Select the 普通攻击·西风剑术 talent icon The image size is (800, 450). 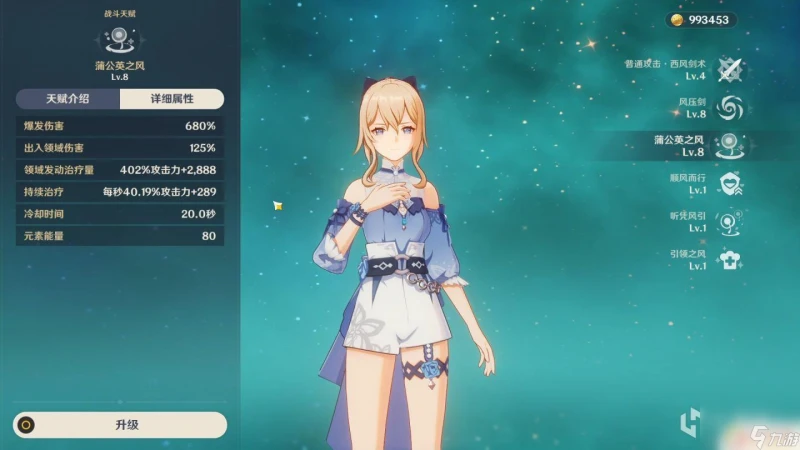(731, 69)
